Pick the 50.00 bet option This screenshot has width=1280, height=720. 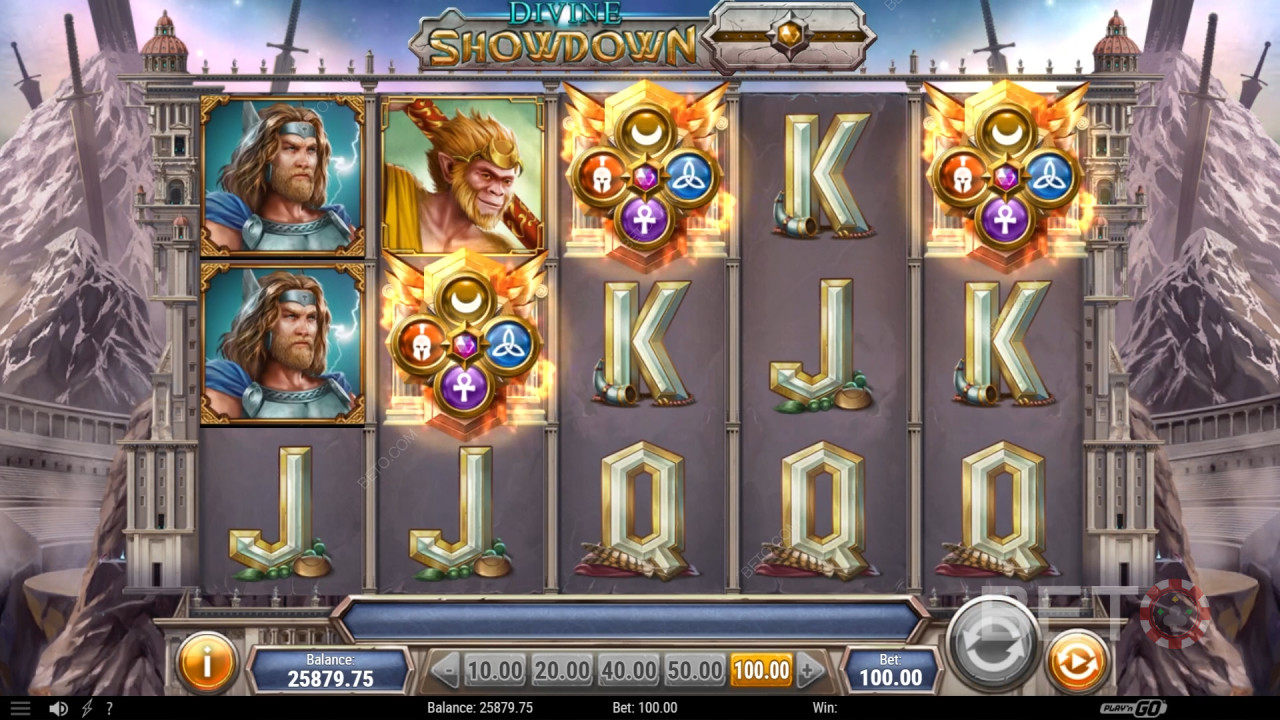coord(694,669)
